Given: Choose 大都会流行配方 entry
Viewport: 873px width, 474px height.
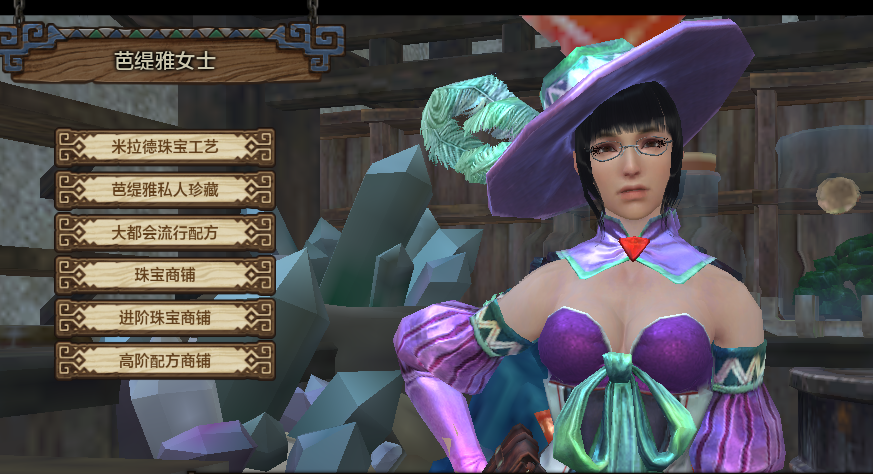Looking at the screenshot, I should [x=165, y=233].
